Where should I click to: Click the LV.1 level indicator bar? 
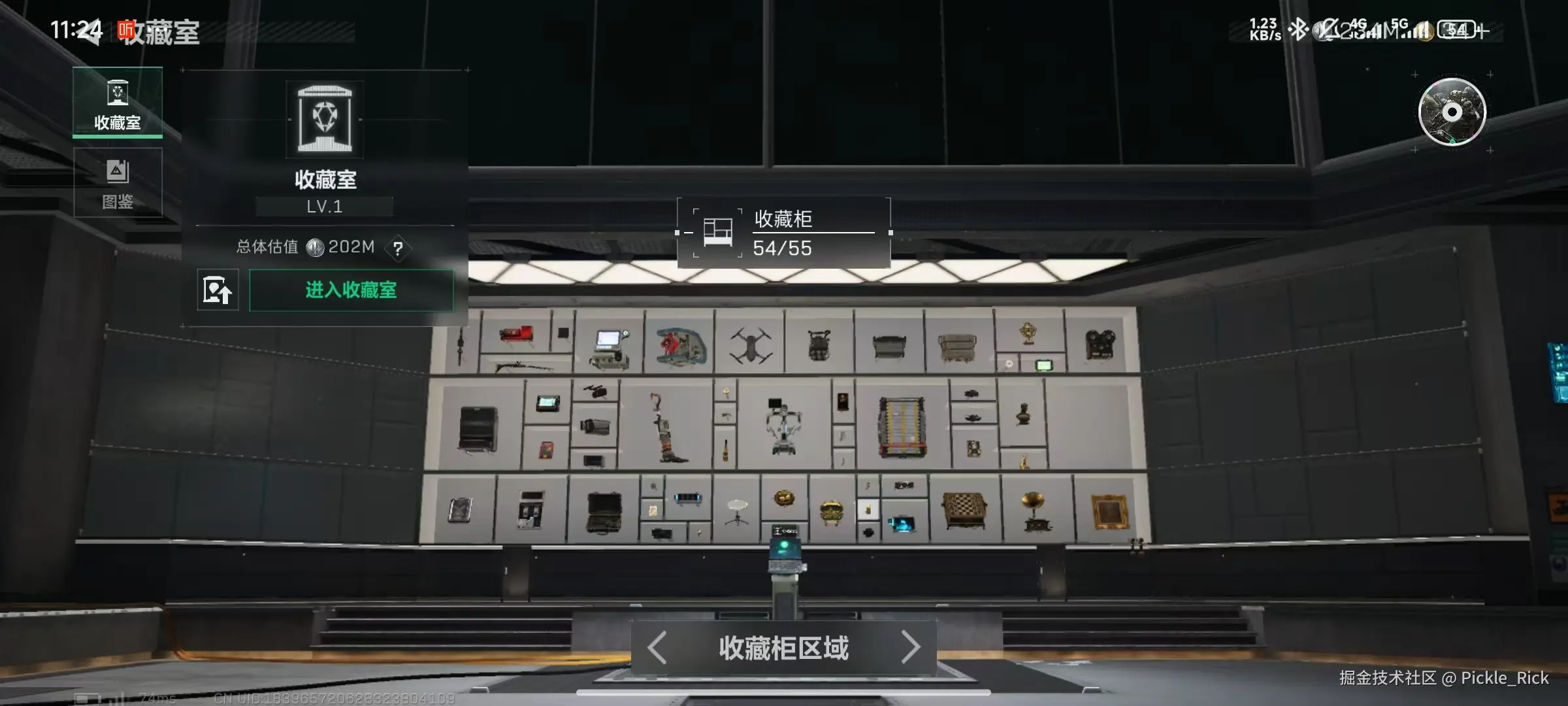pyautogui.click(x=325, y=207)
